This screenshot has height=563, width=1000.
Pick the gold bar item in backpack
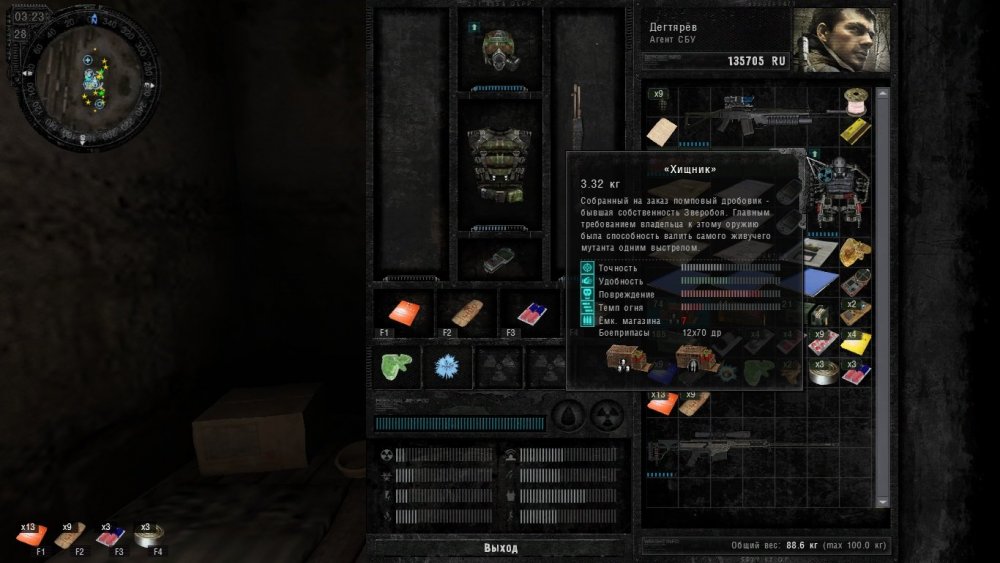pos(855,130)
